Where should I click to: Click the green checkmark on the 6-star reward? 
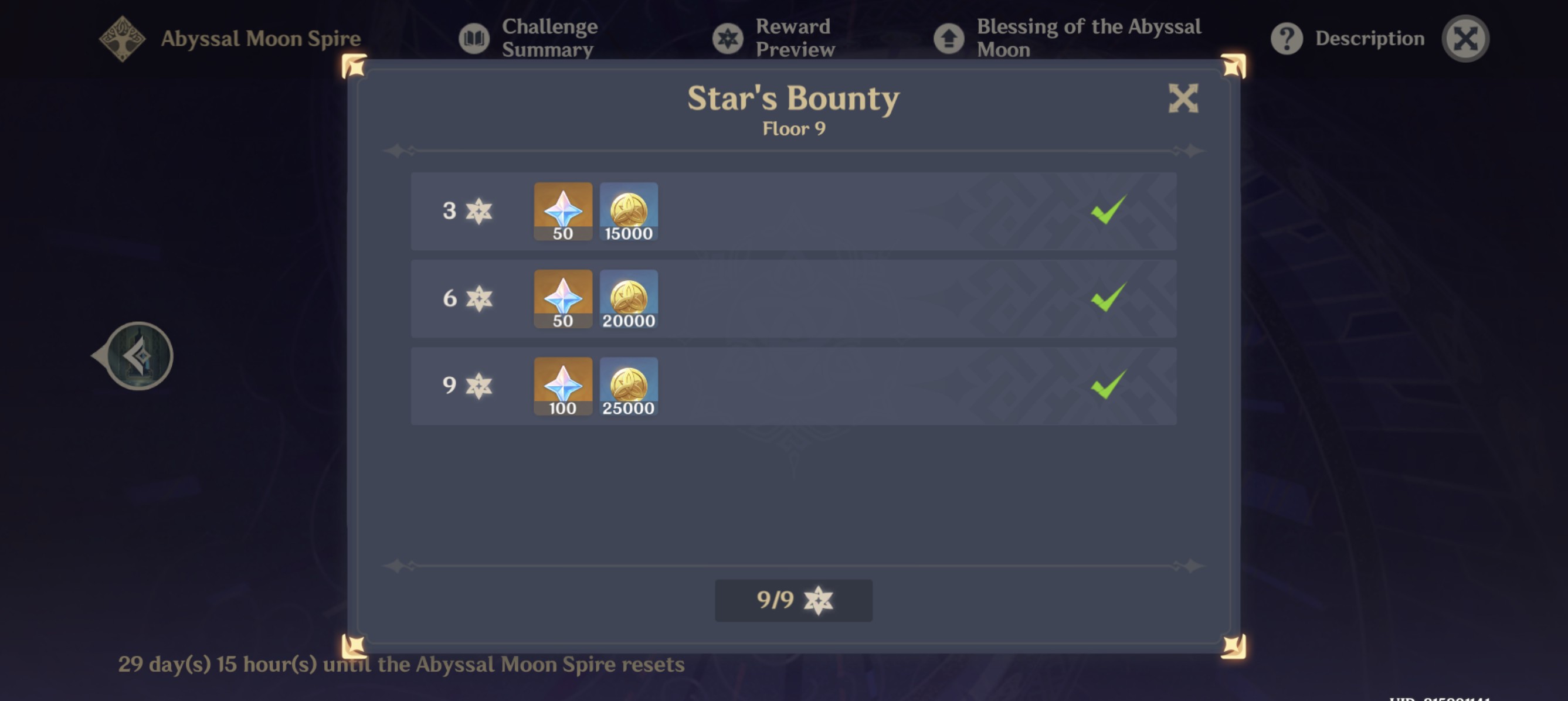[x=1108, y=299]
